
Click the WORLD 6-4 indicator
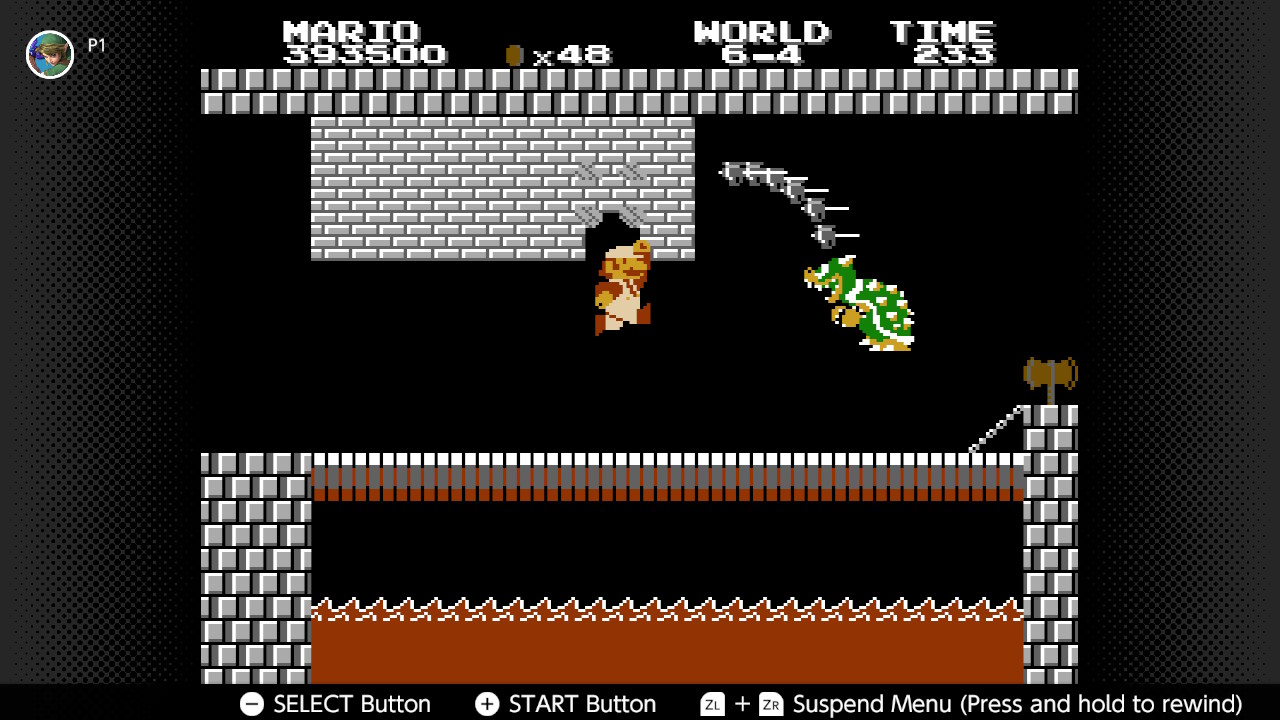762,42
